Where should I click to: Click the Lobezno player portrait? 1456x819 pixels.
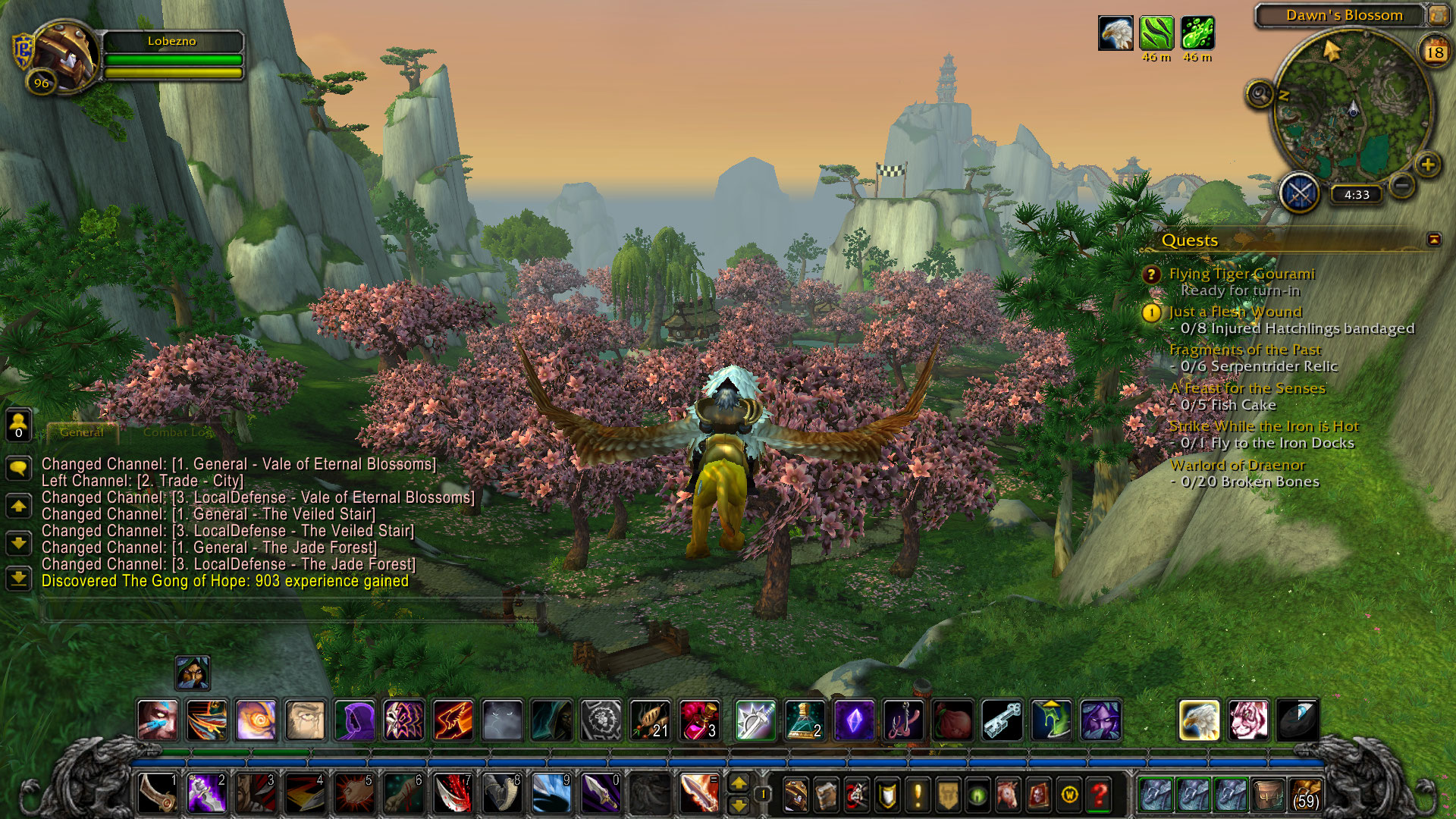(64, 56)
